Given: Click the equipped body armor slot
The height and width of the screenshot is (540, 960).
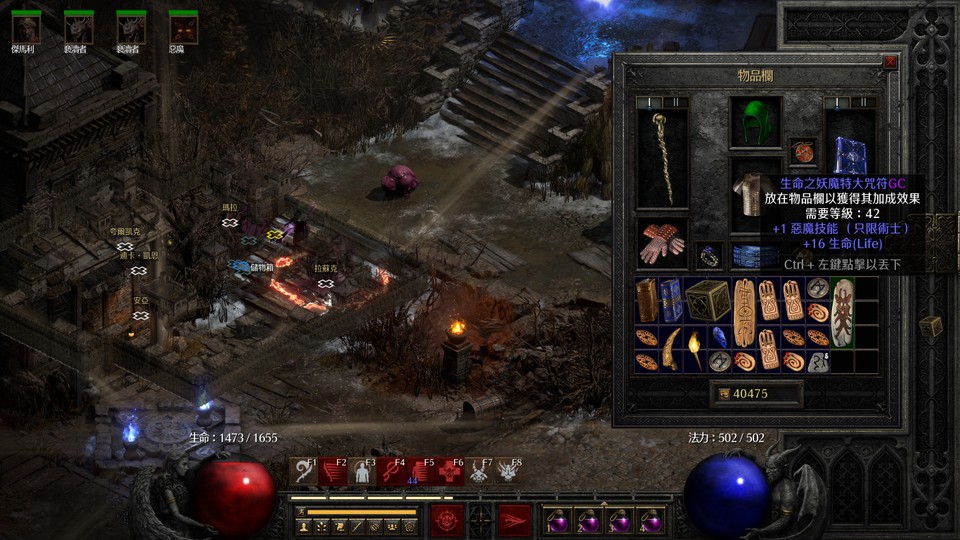Looking at the screenshot, I should (749, 194).
